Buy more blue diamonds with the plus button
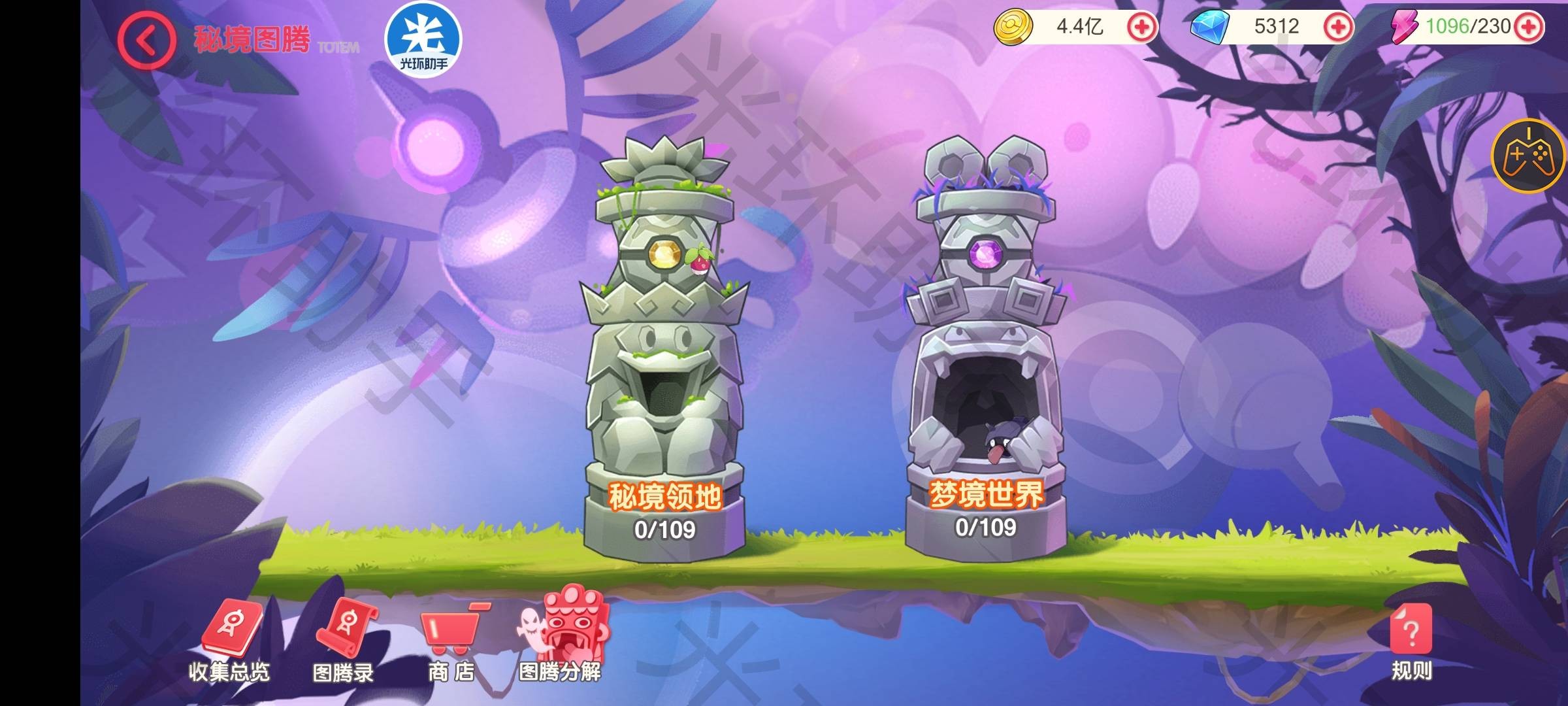Screen dimensions: 1568x706 pyautogui.click(x=1337, y=27)
